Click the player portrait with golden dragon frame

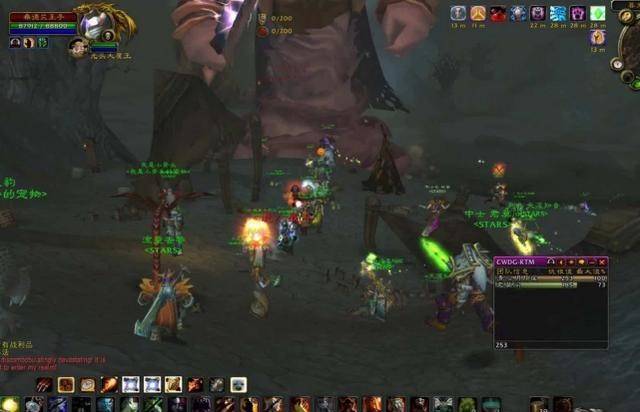click(x=98, y=21)
